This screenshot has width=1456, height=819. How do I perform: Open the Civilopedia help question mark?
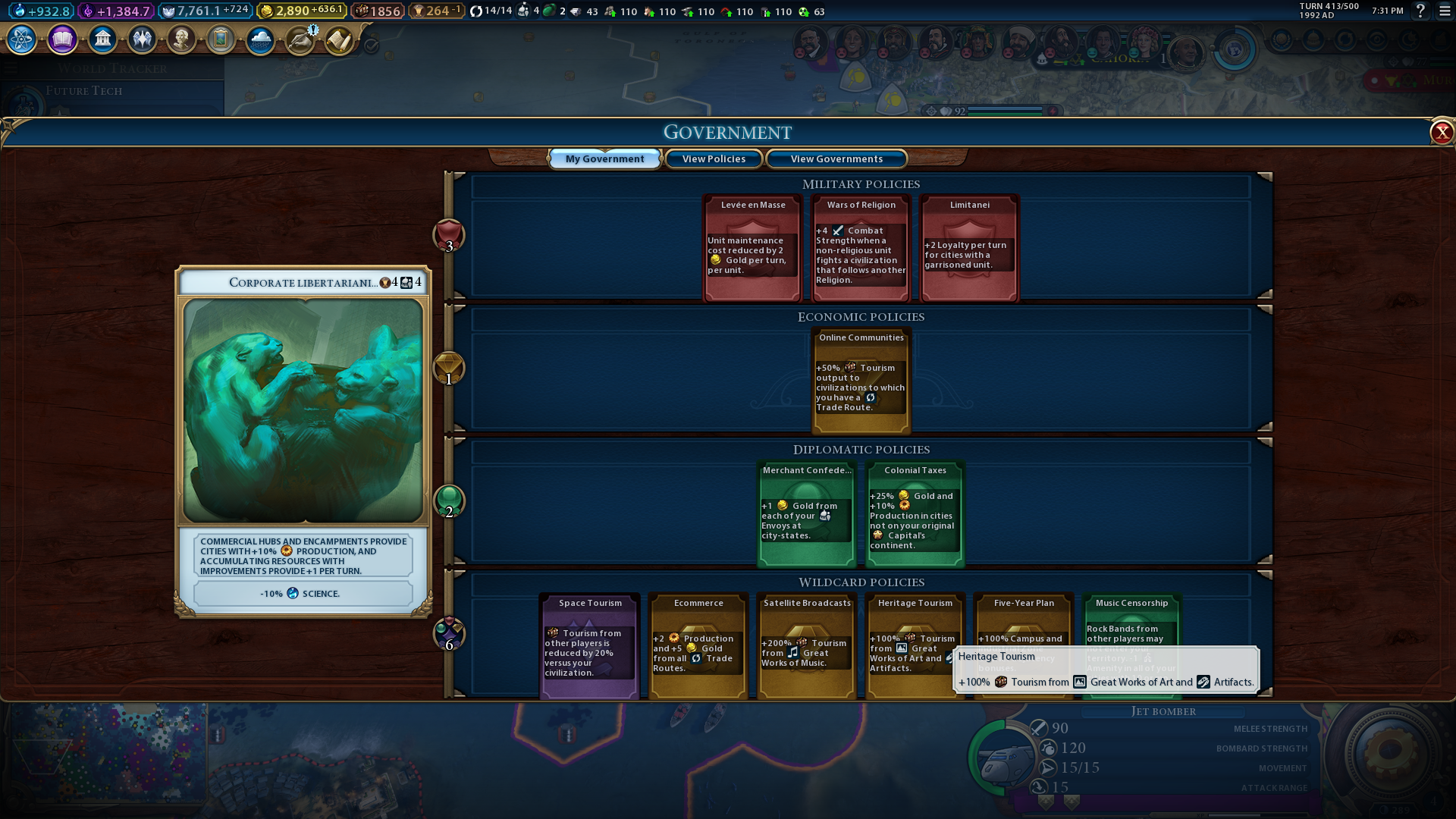click(1420, 11)
